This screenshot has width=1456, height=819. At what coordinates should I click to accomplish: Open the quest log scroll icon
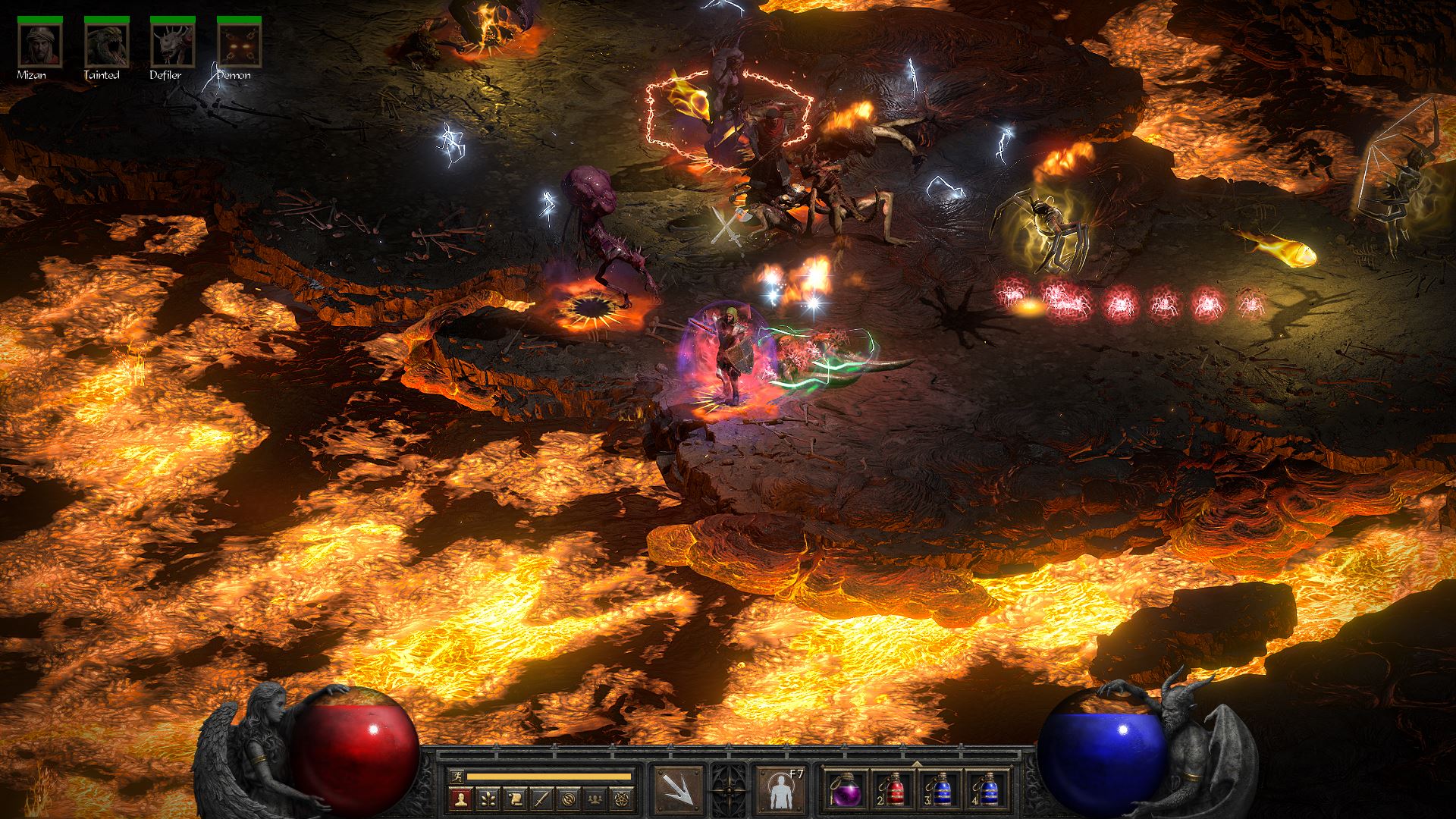(514, 799)
